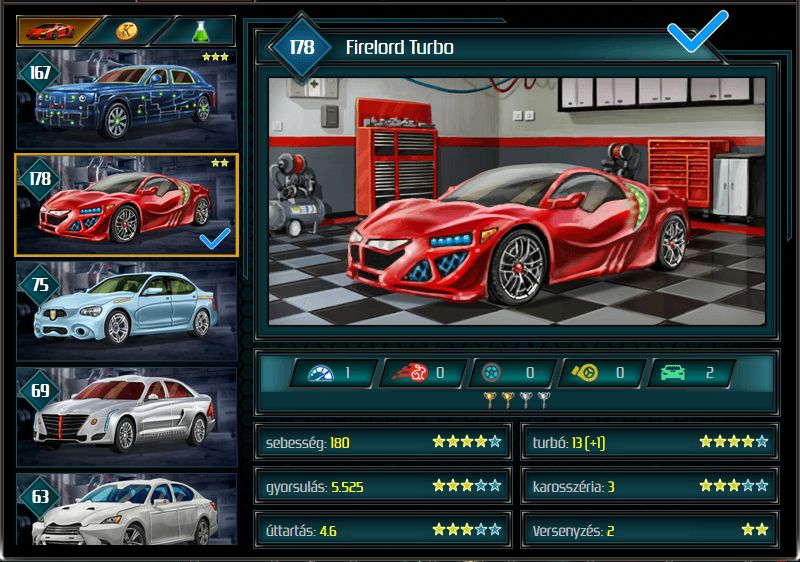Select the blue speedometer upgrade slot
The image size is (800, 562).
pos(333,374)
